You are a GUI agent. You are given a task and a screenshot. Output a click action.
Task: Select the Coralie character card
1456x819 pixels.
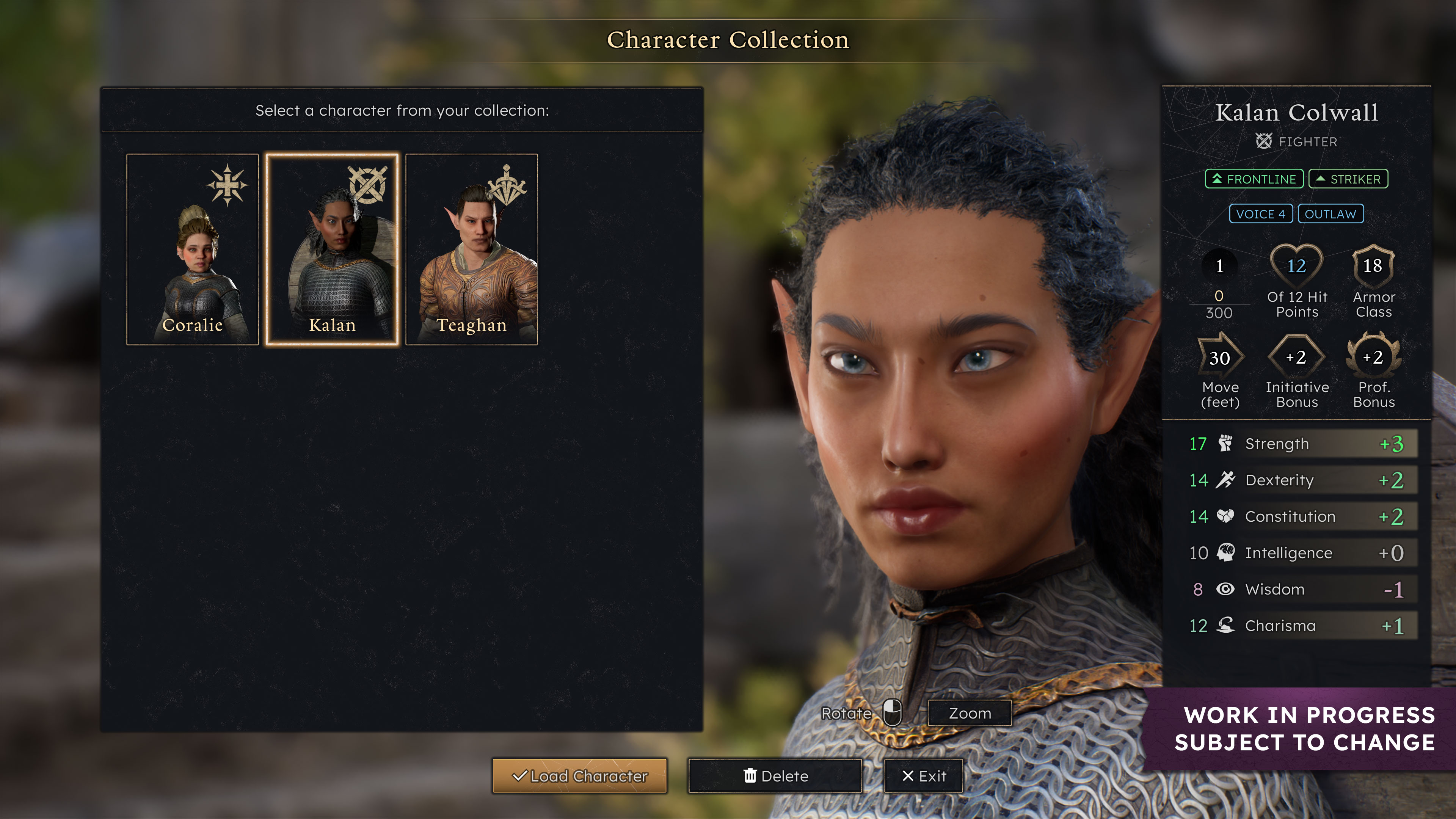click(192, 249)
